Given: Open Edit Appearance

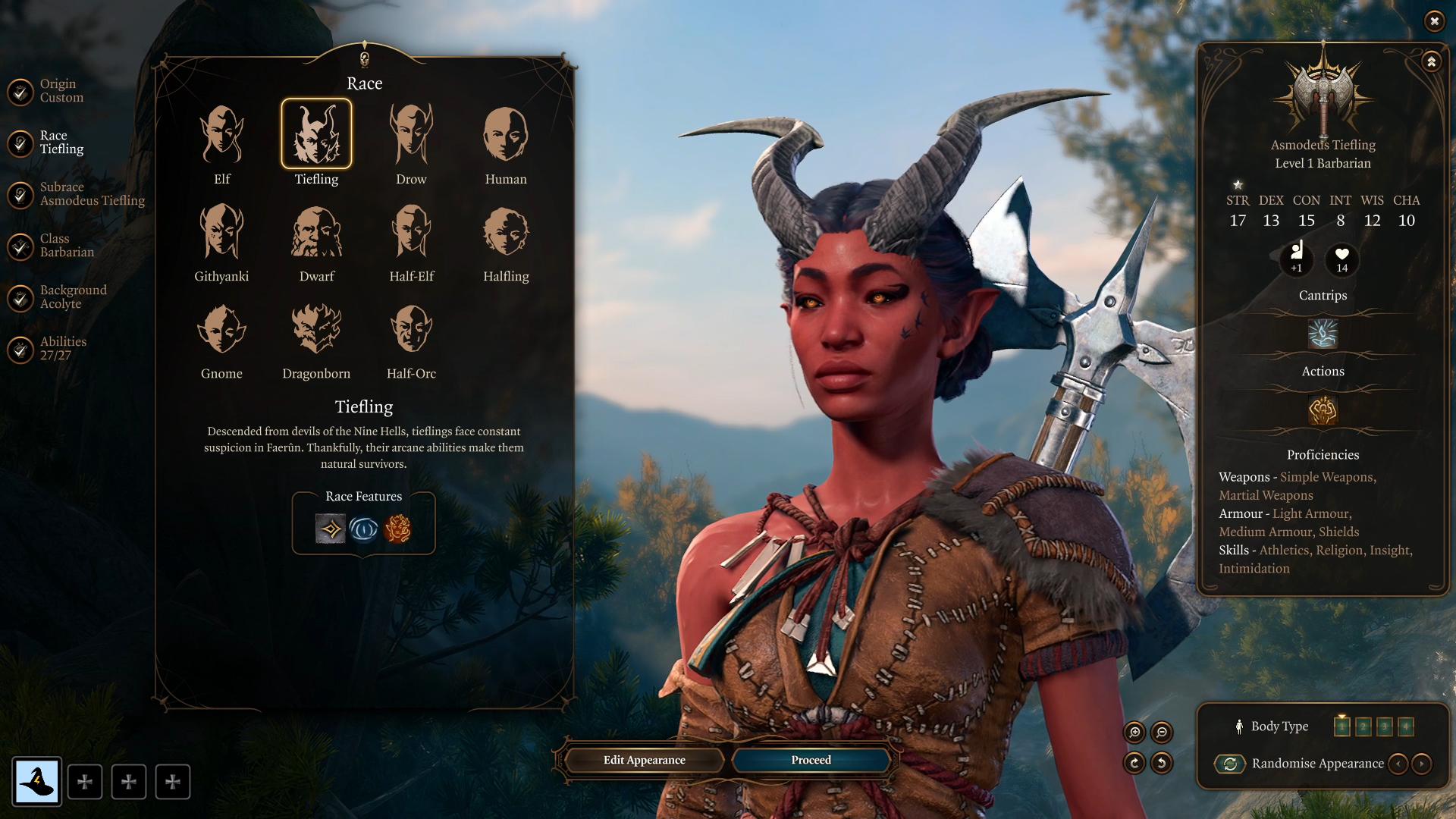Looking at the screenshot, I should click(x=643, y=760).
